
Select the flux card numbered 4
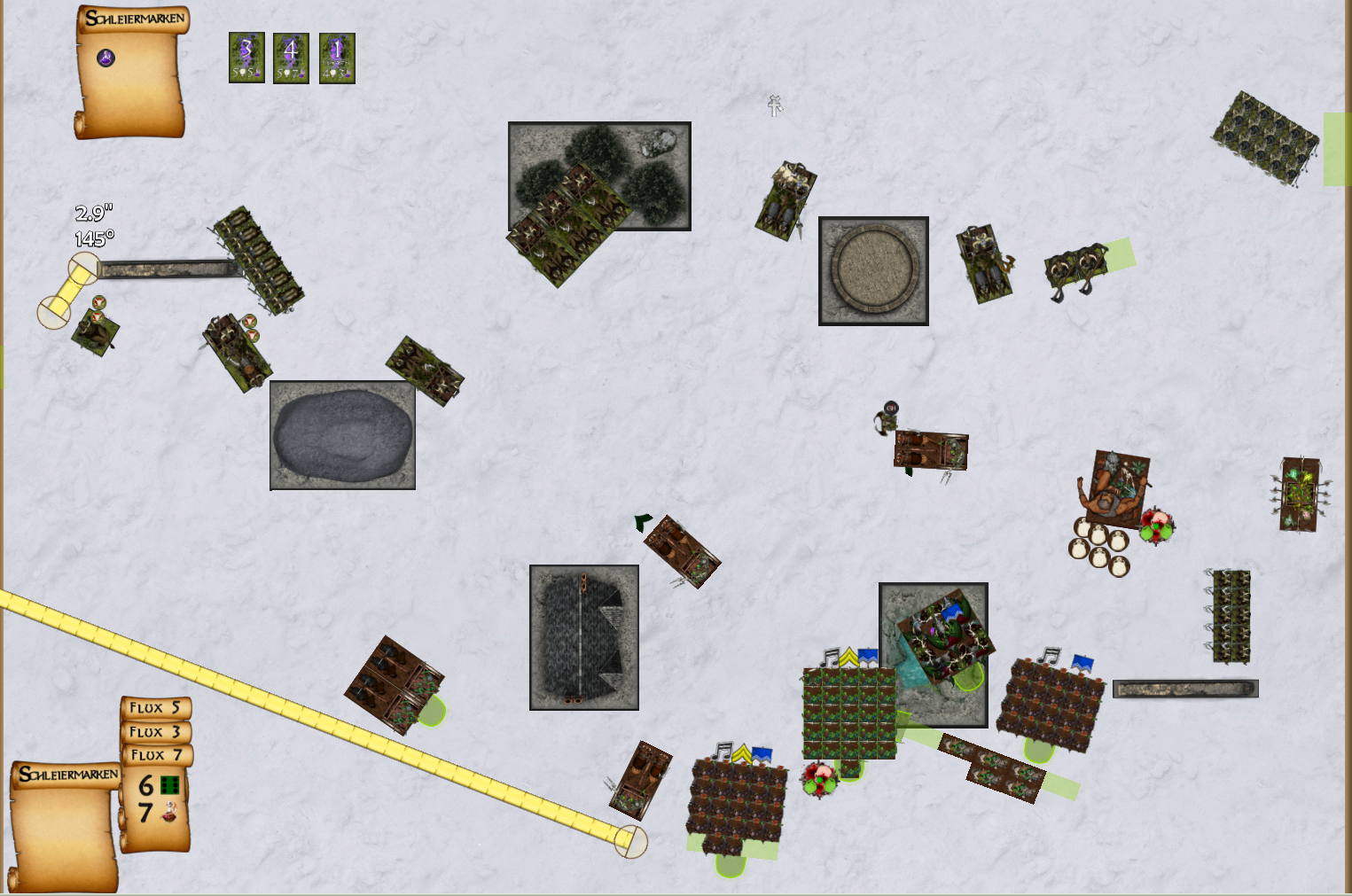pos(291,58)
